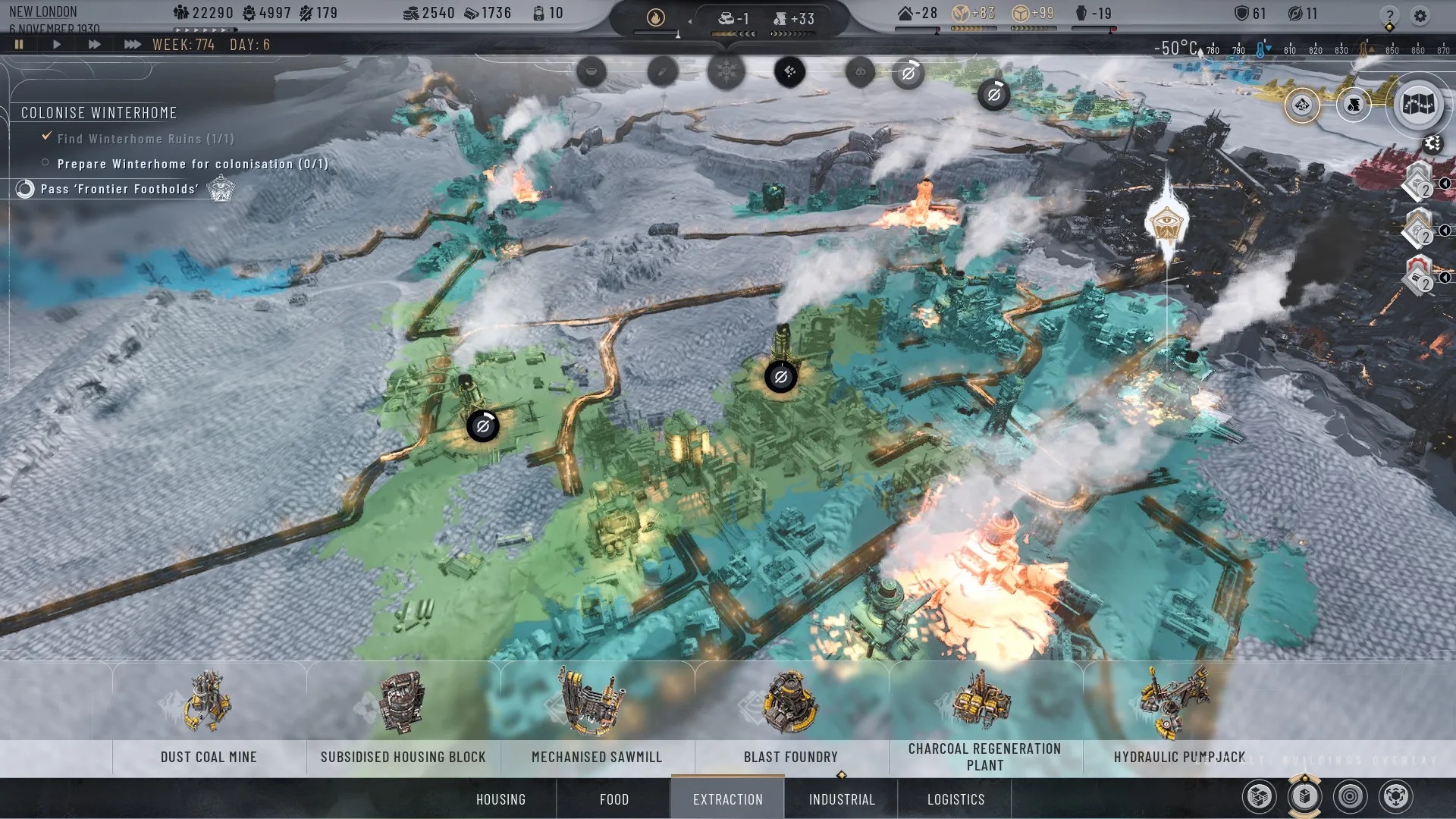Open the Frostland map button

click(1417, 105)
